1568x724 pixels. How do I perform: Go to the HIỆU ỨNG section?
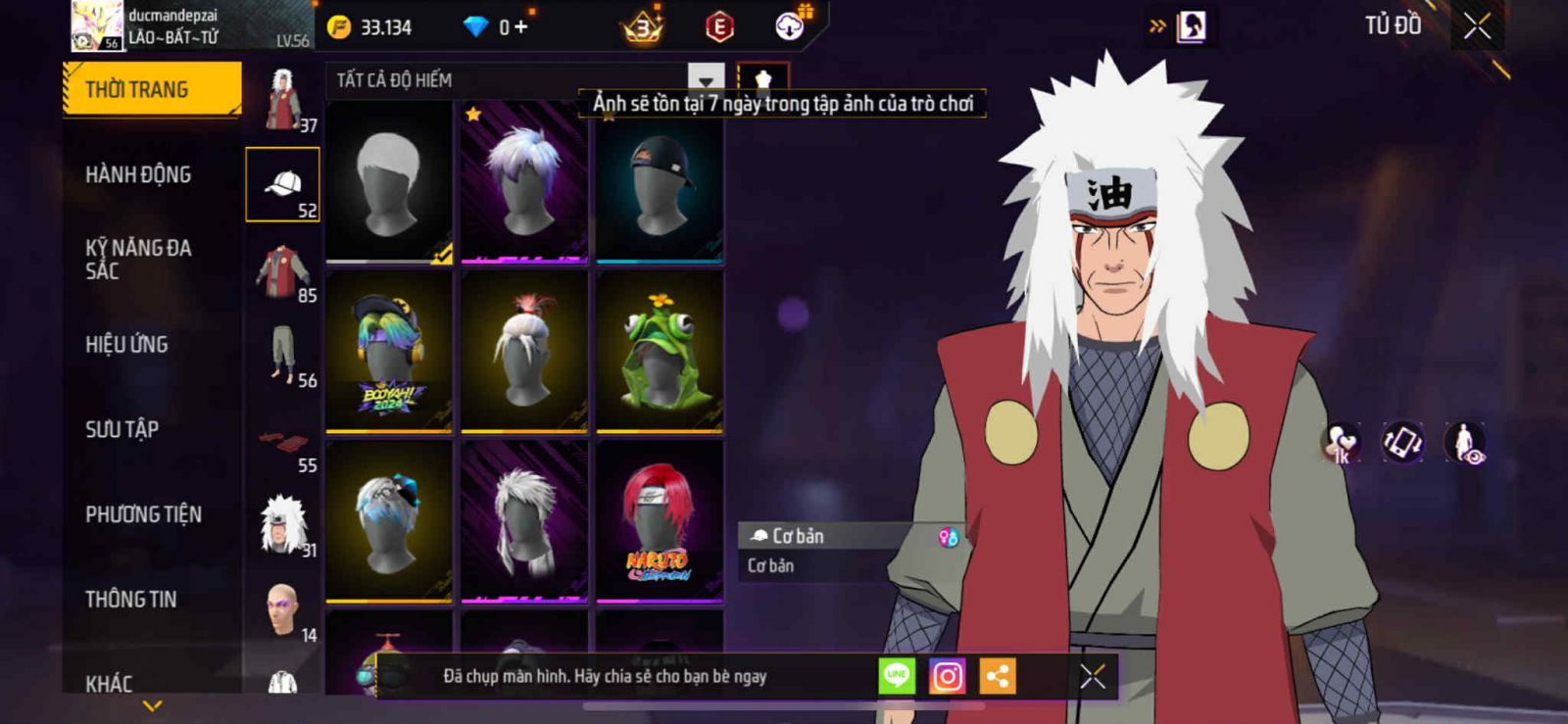coord(126,345)
